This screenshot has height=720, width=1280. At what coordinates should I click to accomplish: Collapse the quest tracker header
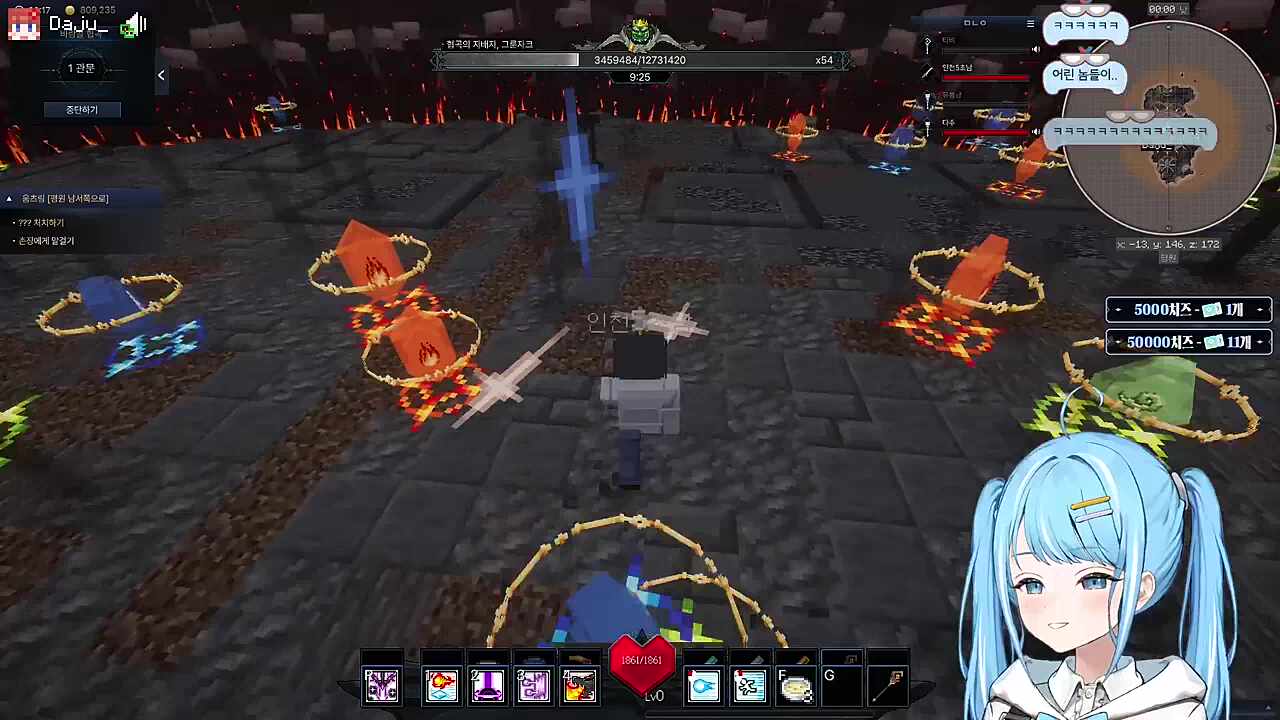10,199
